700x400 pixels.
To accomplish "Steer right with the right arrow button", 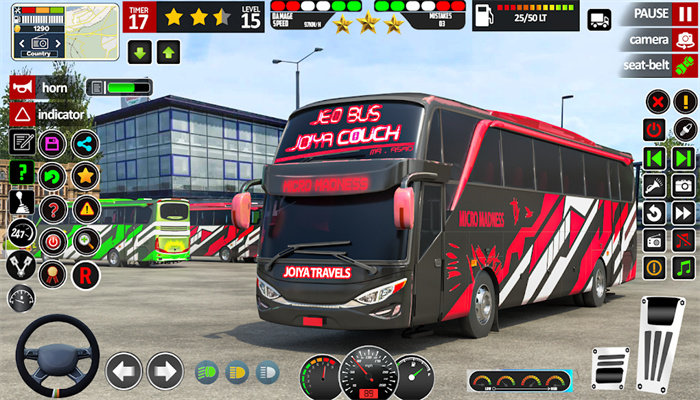I will 165,371.
